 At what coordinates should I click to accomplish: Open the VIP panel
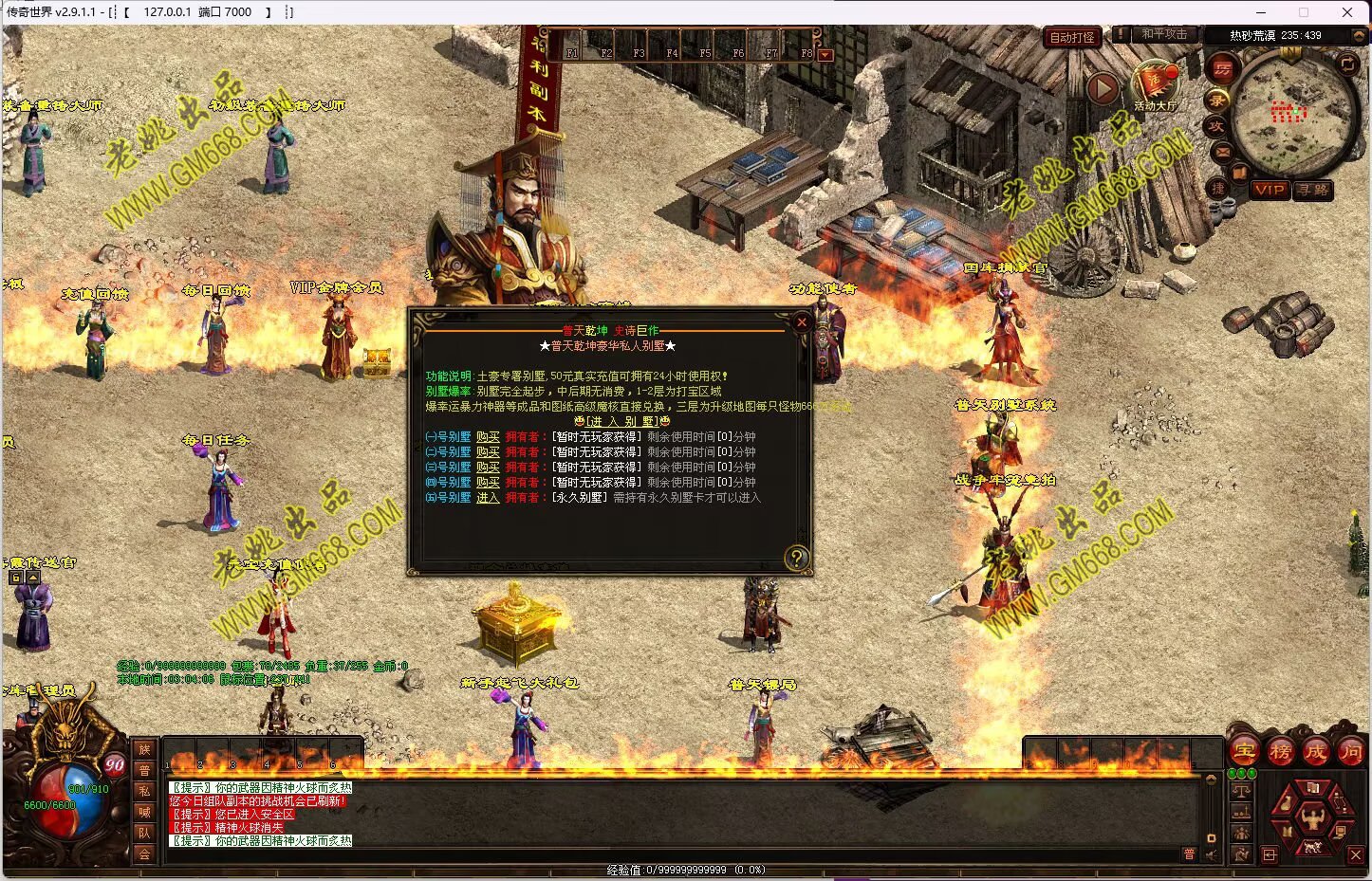click(x=1270, y=190)
